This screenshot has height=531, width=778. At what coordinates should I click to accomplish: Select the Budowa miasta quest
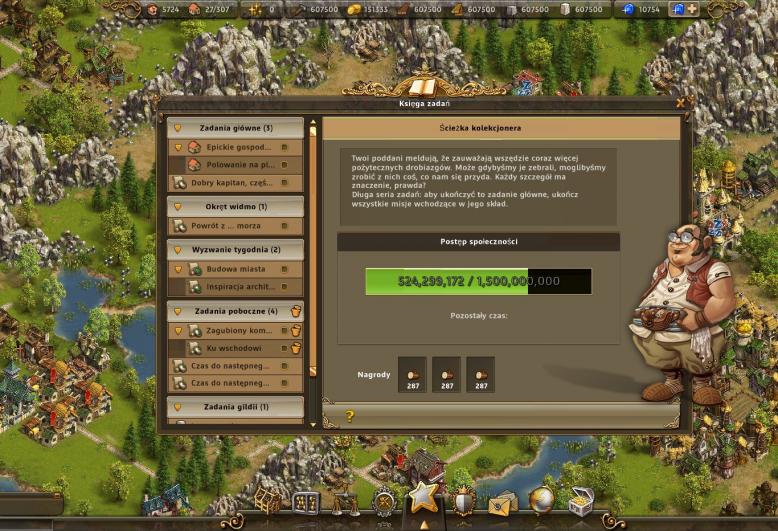[238, 269]
